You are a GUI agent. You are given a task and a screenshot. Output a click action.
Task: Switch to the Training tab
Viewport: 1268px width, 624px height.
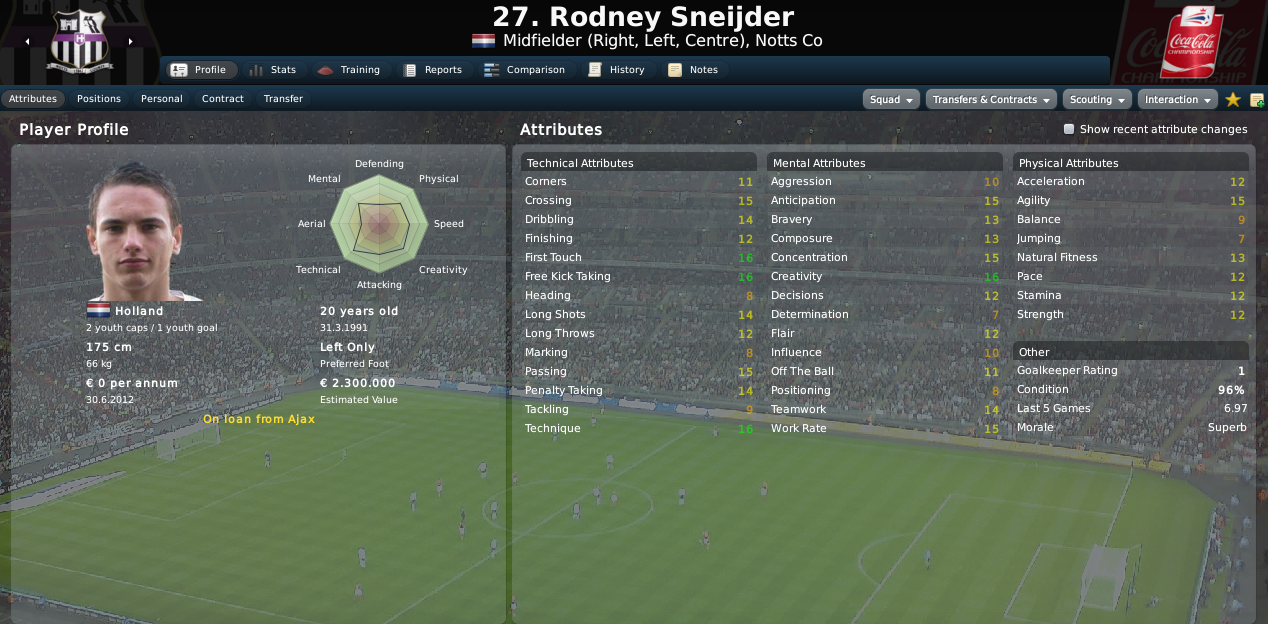[348, 70]
